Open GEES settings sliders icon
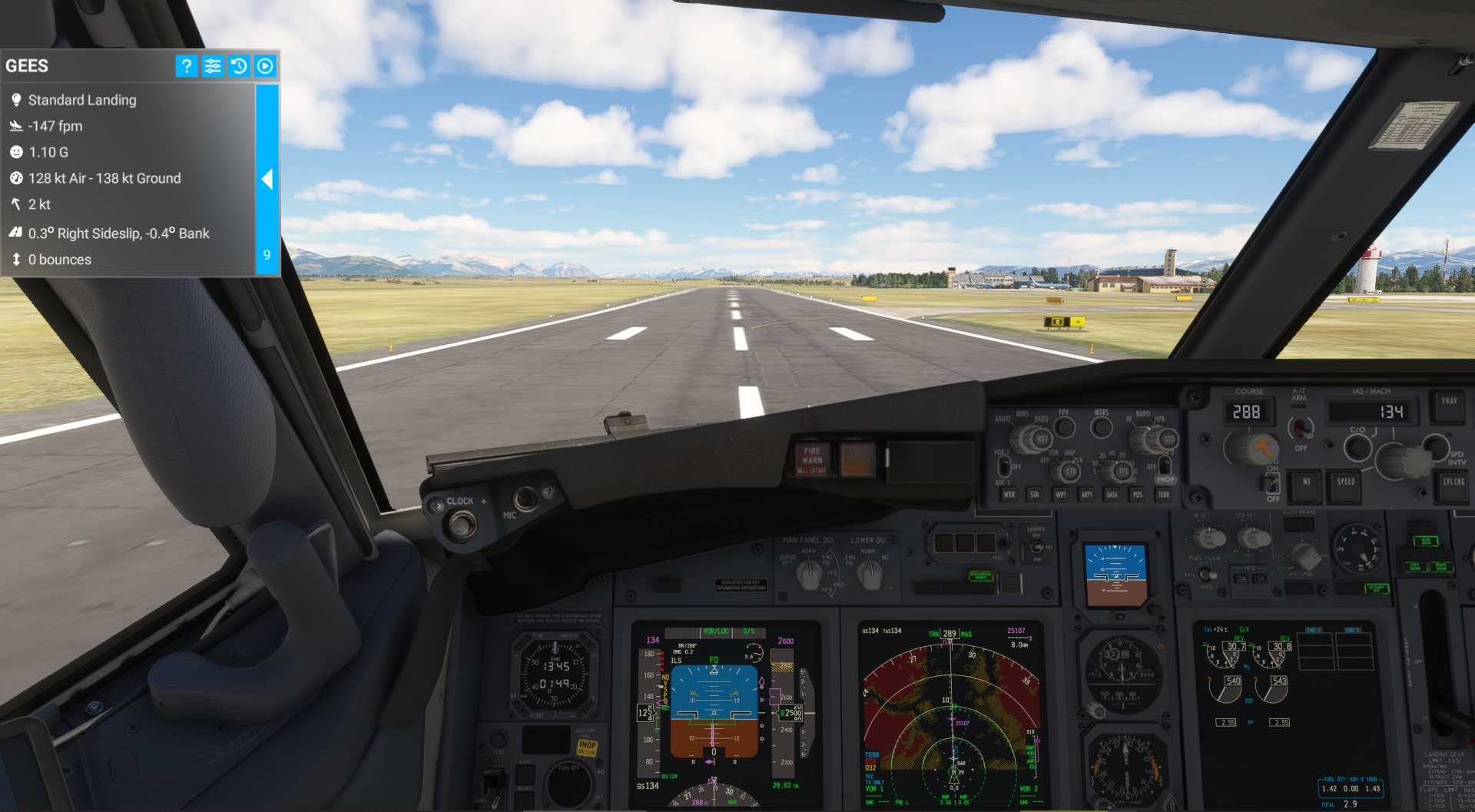The width and height of the screenshot is (1475, 812). pyautogui.click(x=213, y=66)
